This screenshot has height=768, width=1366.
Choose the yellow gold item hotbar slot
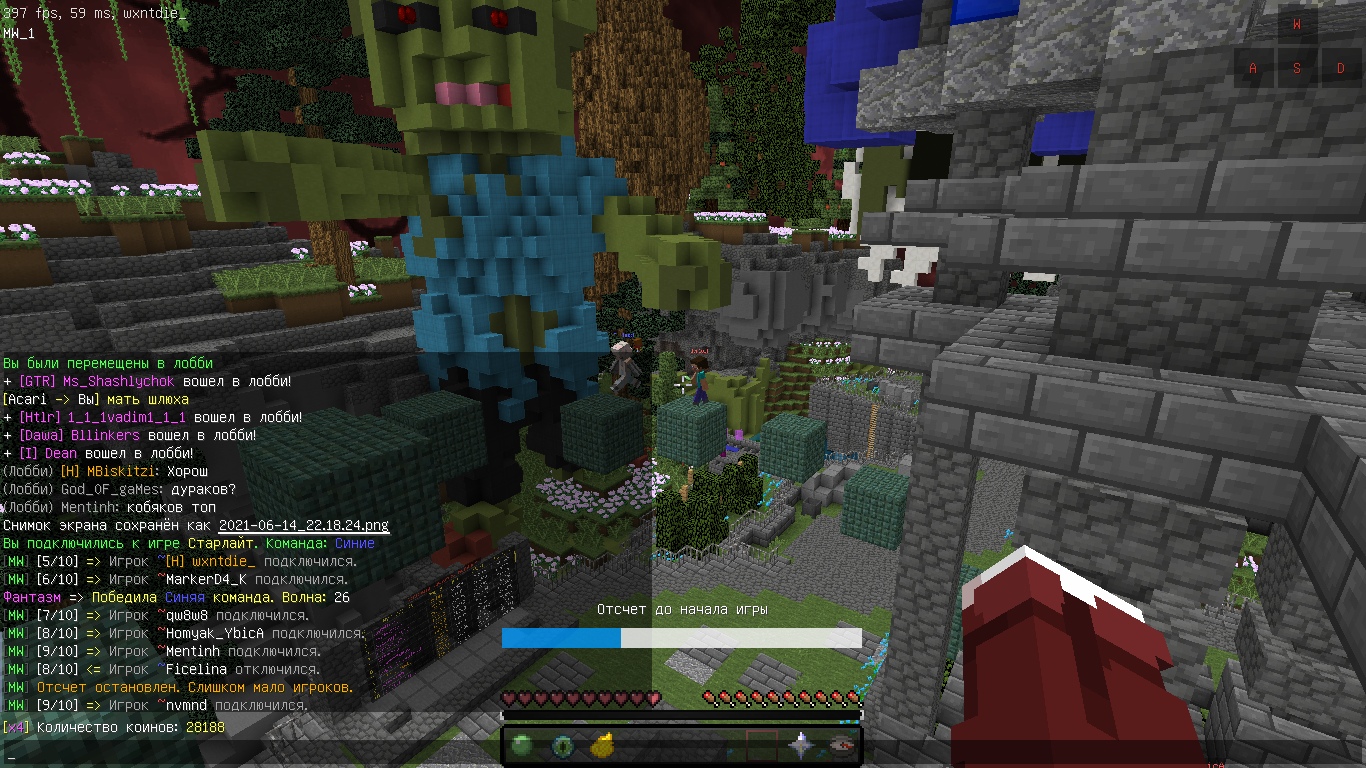(601, 745)
